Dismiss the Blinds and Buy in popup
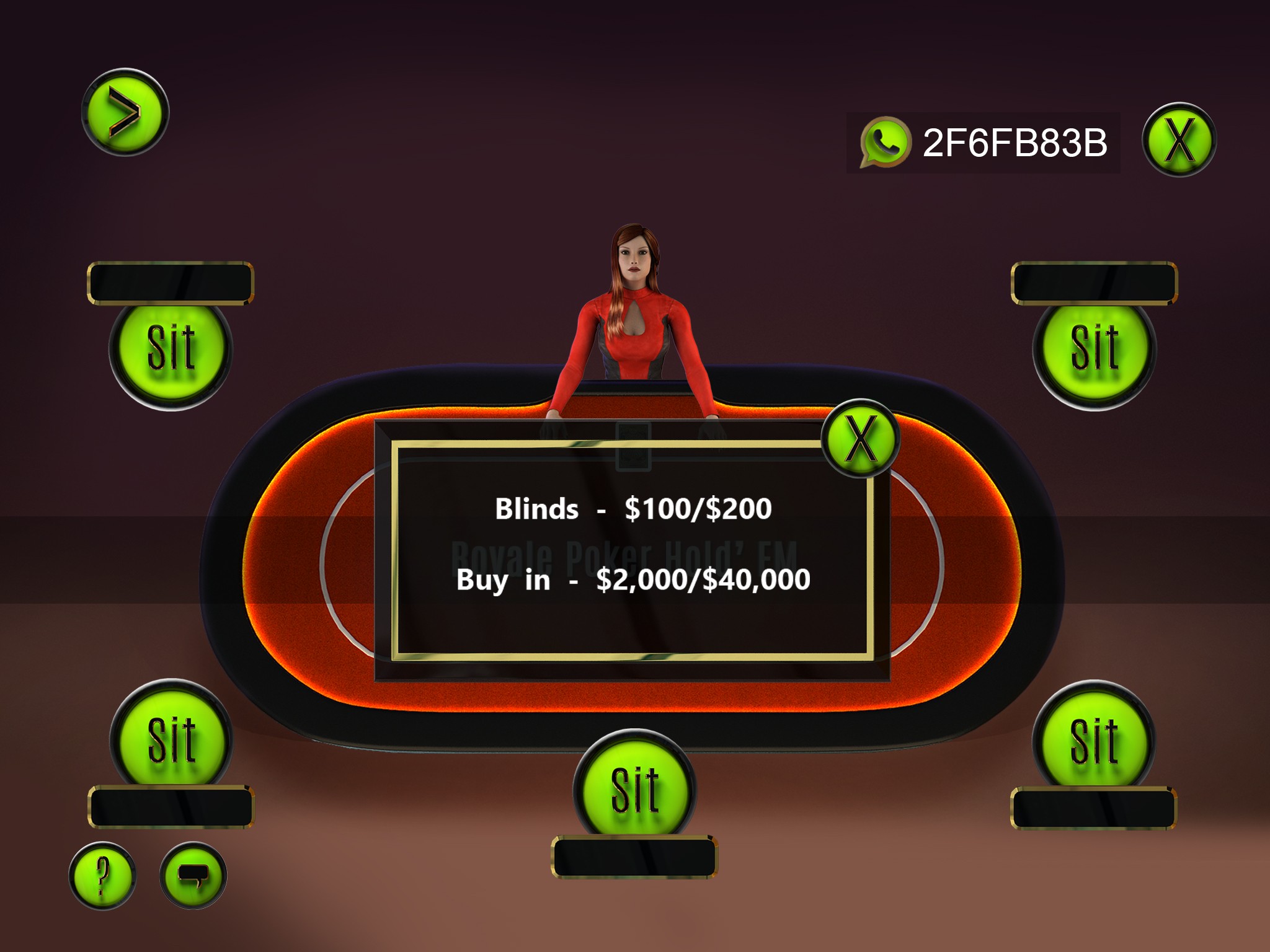The width and height of the screenshot is (1270, 952). [860, 438]
